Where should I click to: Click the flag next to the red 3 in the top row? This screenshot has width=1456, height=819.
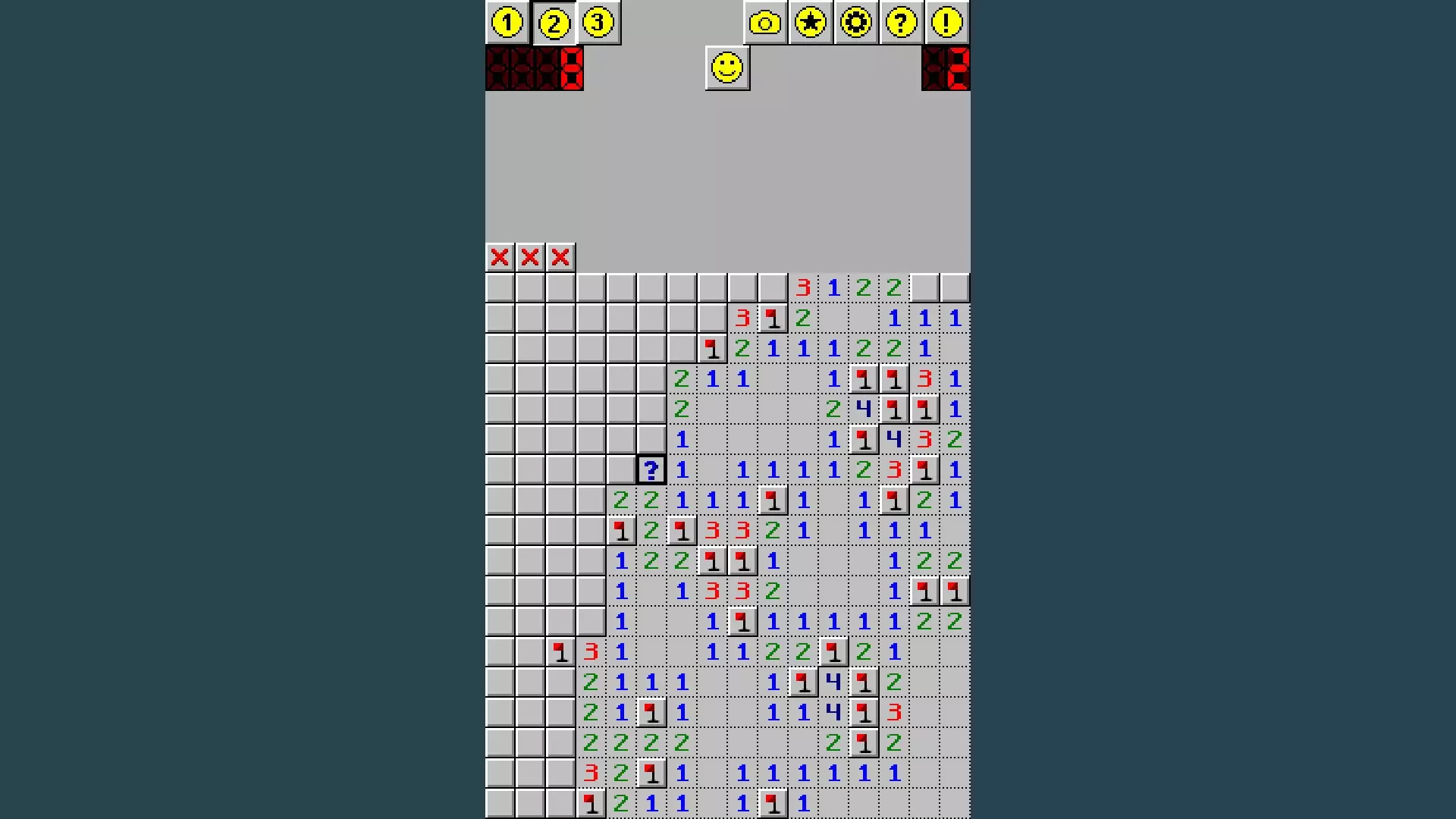(x=773, y=318)
